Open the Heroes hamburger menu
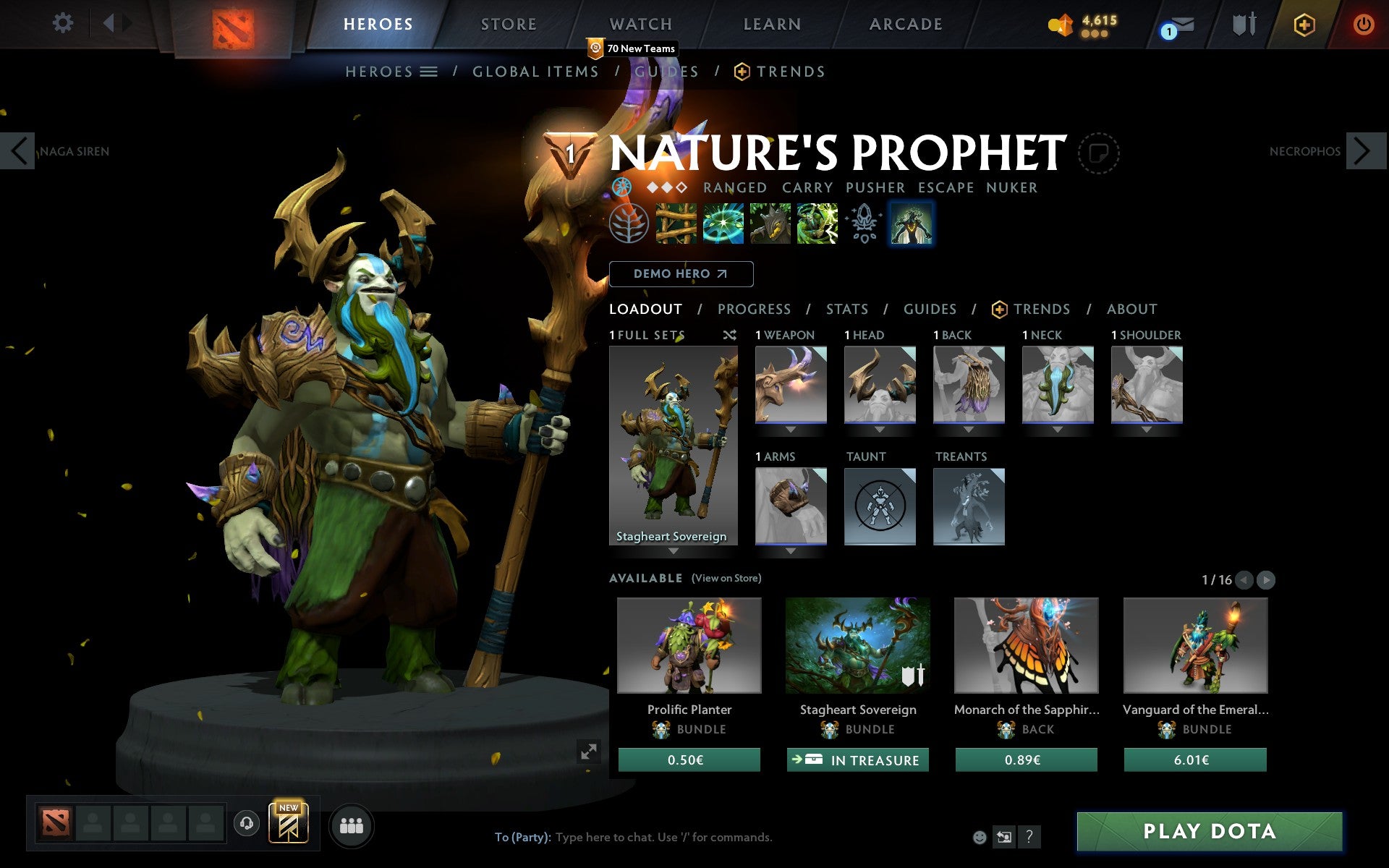The height and width of the screenshot is (868, 1389). (x=429, y=72)
